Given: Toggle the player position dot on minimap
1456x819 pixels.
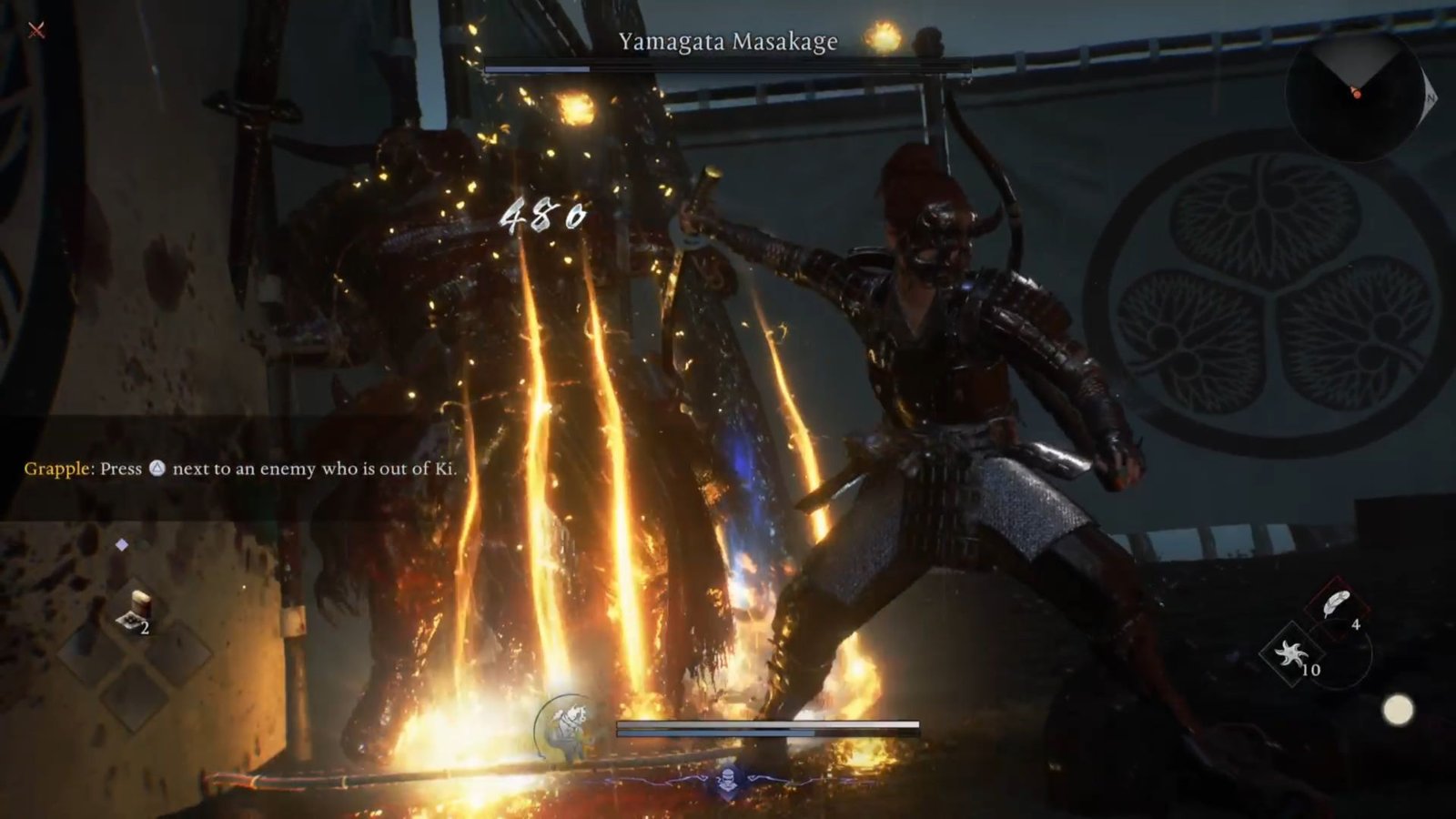Looking at the screenshot, I should (1358, 94).
